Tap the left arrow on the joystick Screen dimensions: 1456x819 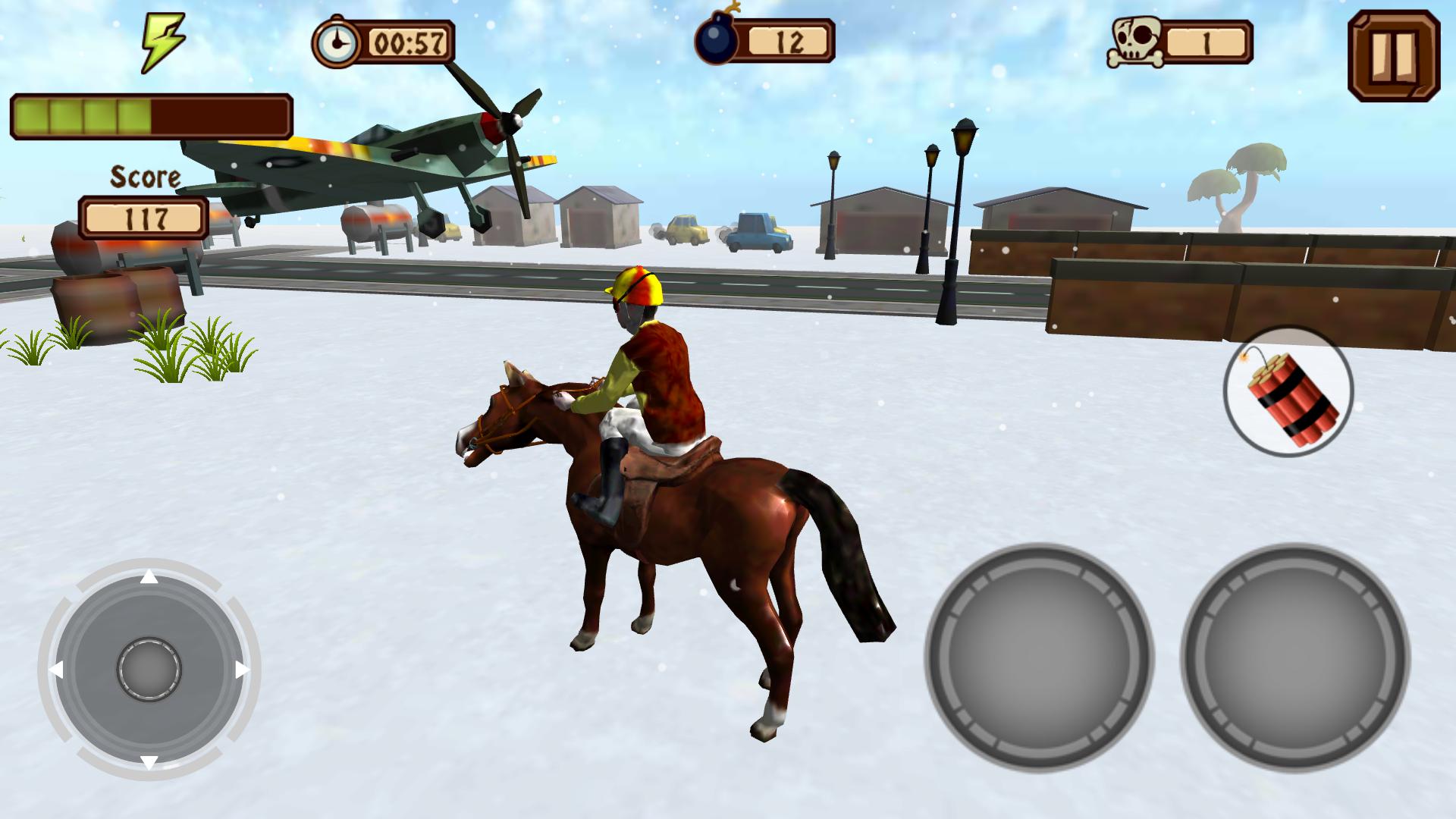point(59,668)
